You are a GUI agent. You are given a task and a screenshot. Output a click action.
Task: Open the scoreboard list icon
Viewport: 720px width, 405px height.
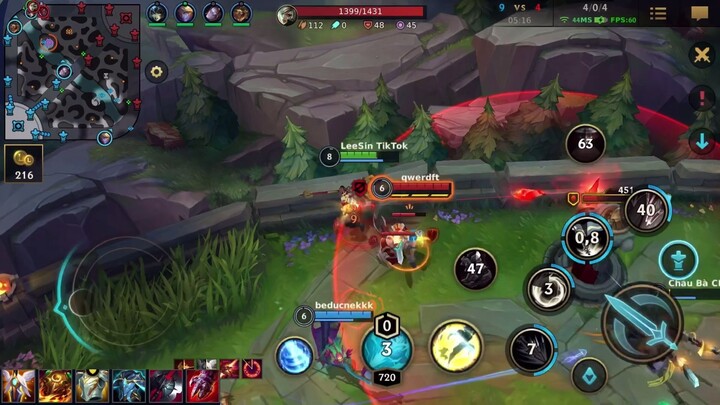point(658,14)
